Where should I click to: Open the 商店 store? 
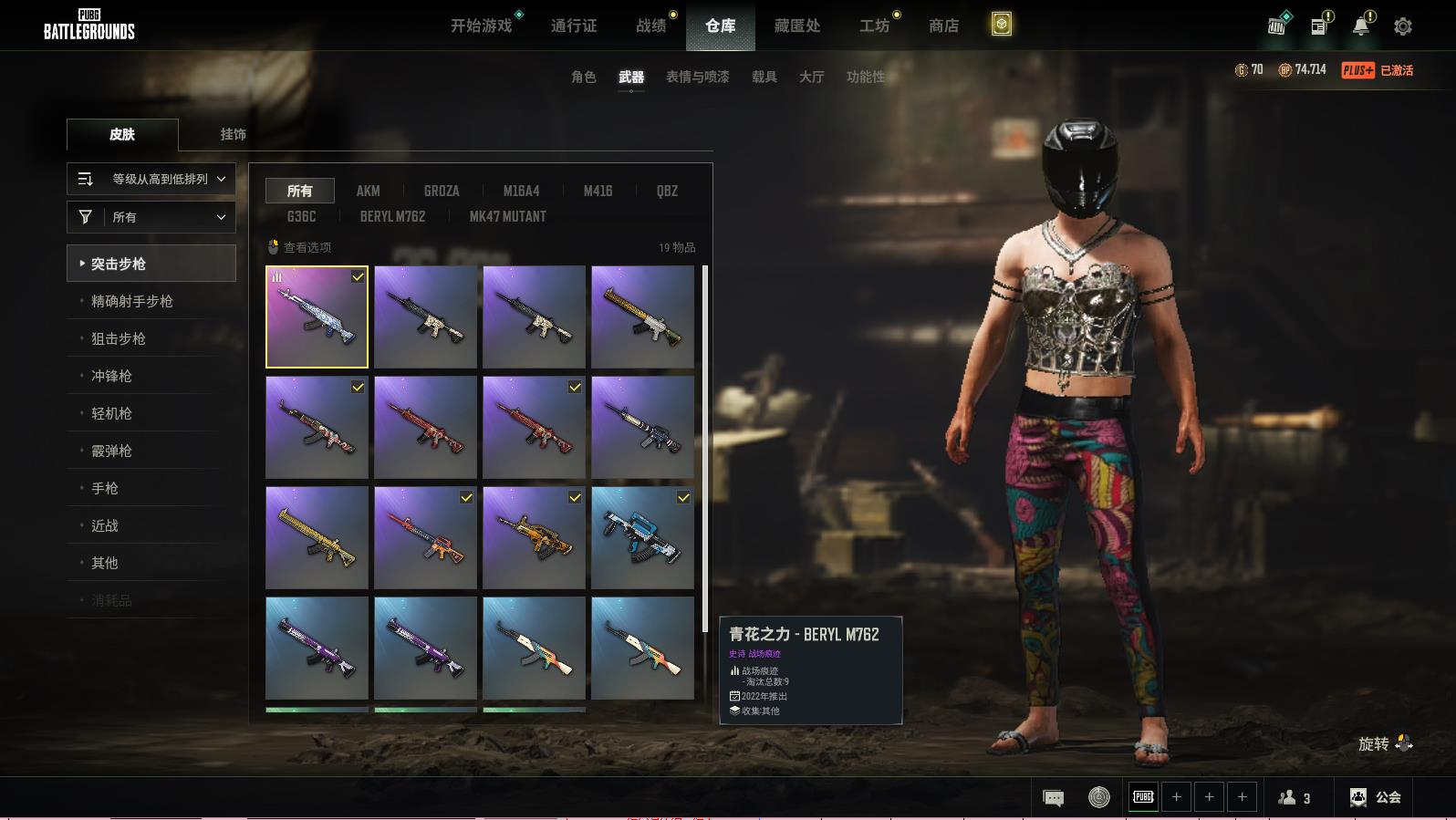pos(943,26)
